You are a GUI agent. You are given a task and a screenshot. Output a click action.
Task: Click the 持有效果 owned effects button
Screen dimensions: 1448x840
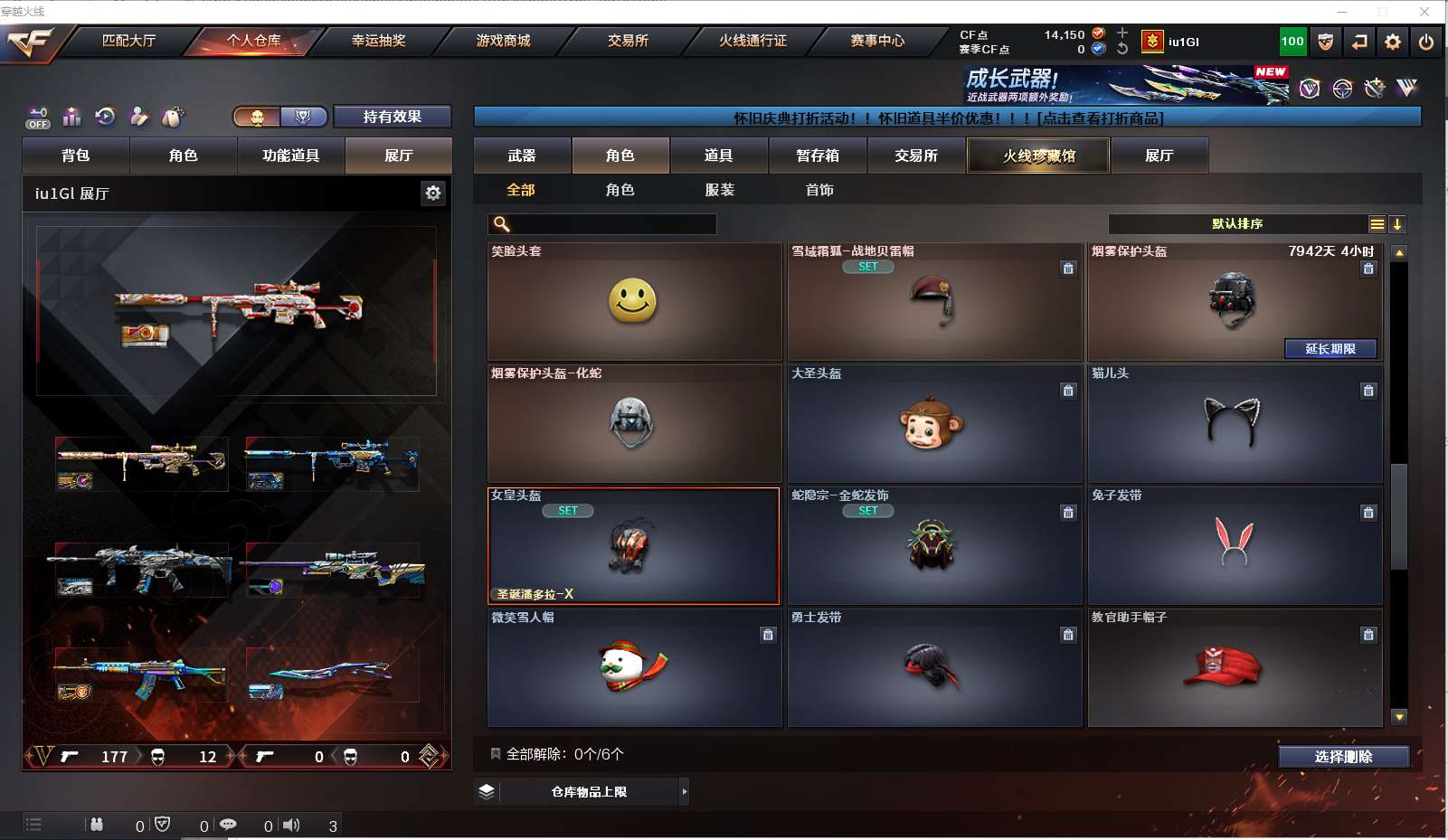pos(392,117)
